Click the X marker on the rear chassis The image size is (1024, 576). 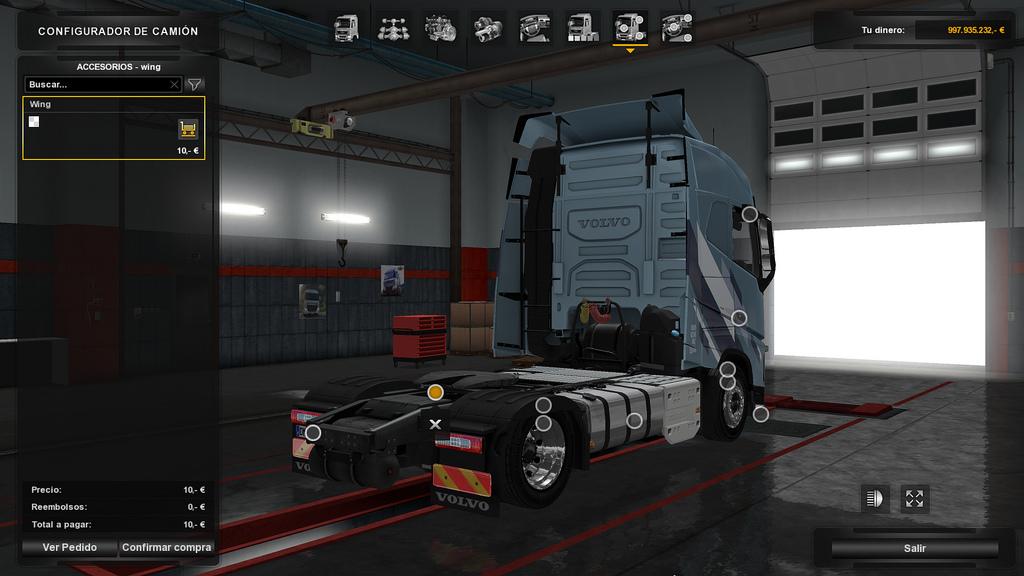click(435, 424)
